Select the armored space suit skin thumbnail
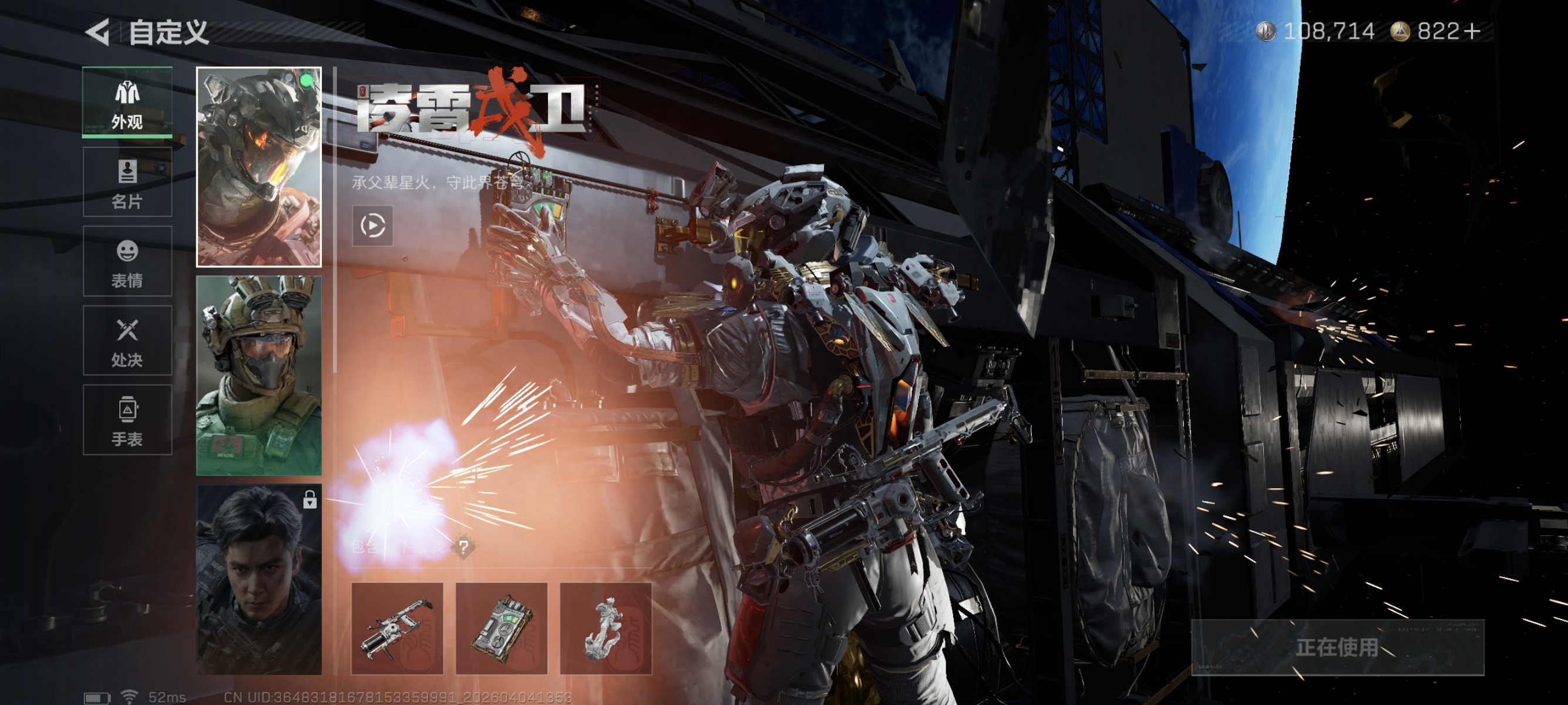The image size is (1568, 705). click(259, 167)
